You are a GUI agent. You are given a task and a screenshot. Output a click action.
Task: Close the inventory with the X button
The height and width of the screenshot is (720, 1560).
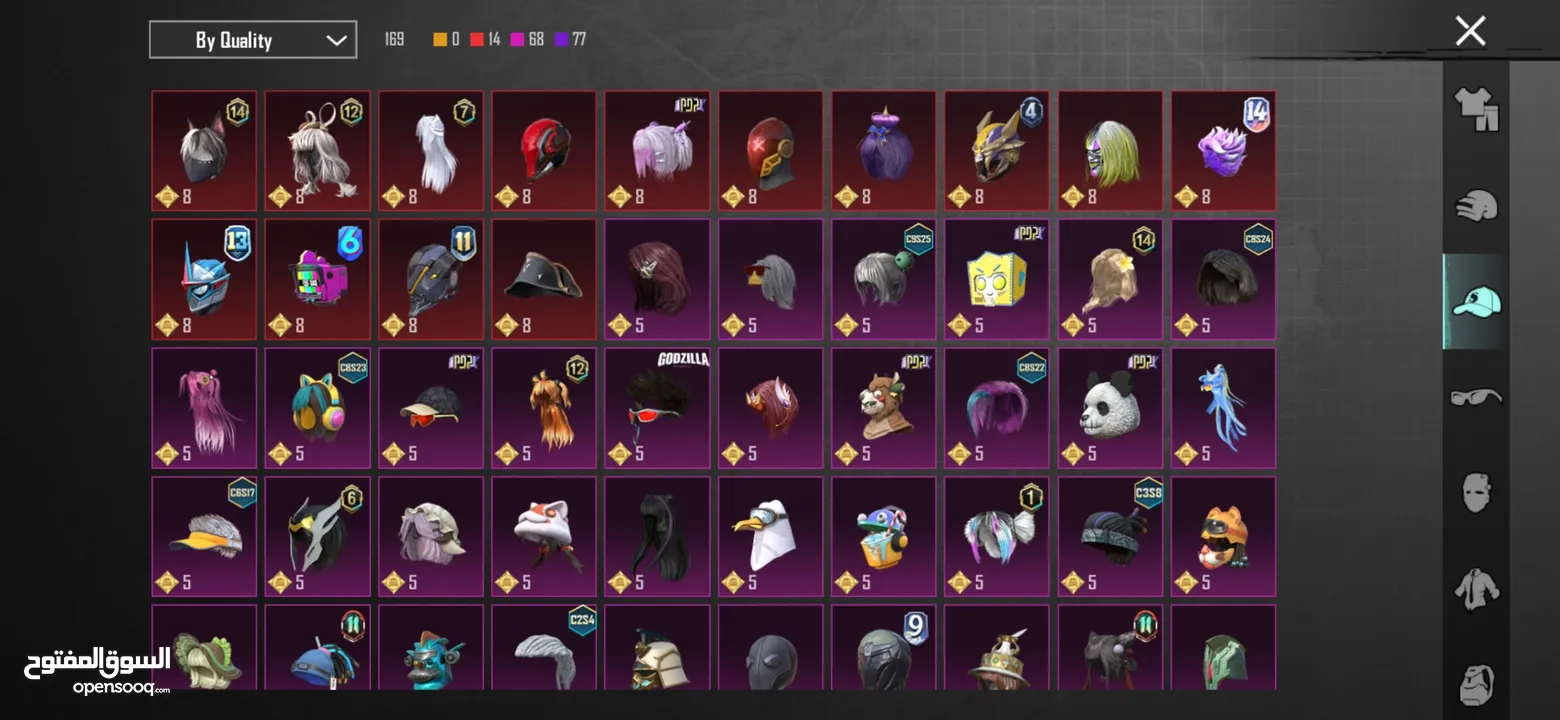(1470, 31)
